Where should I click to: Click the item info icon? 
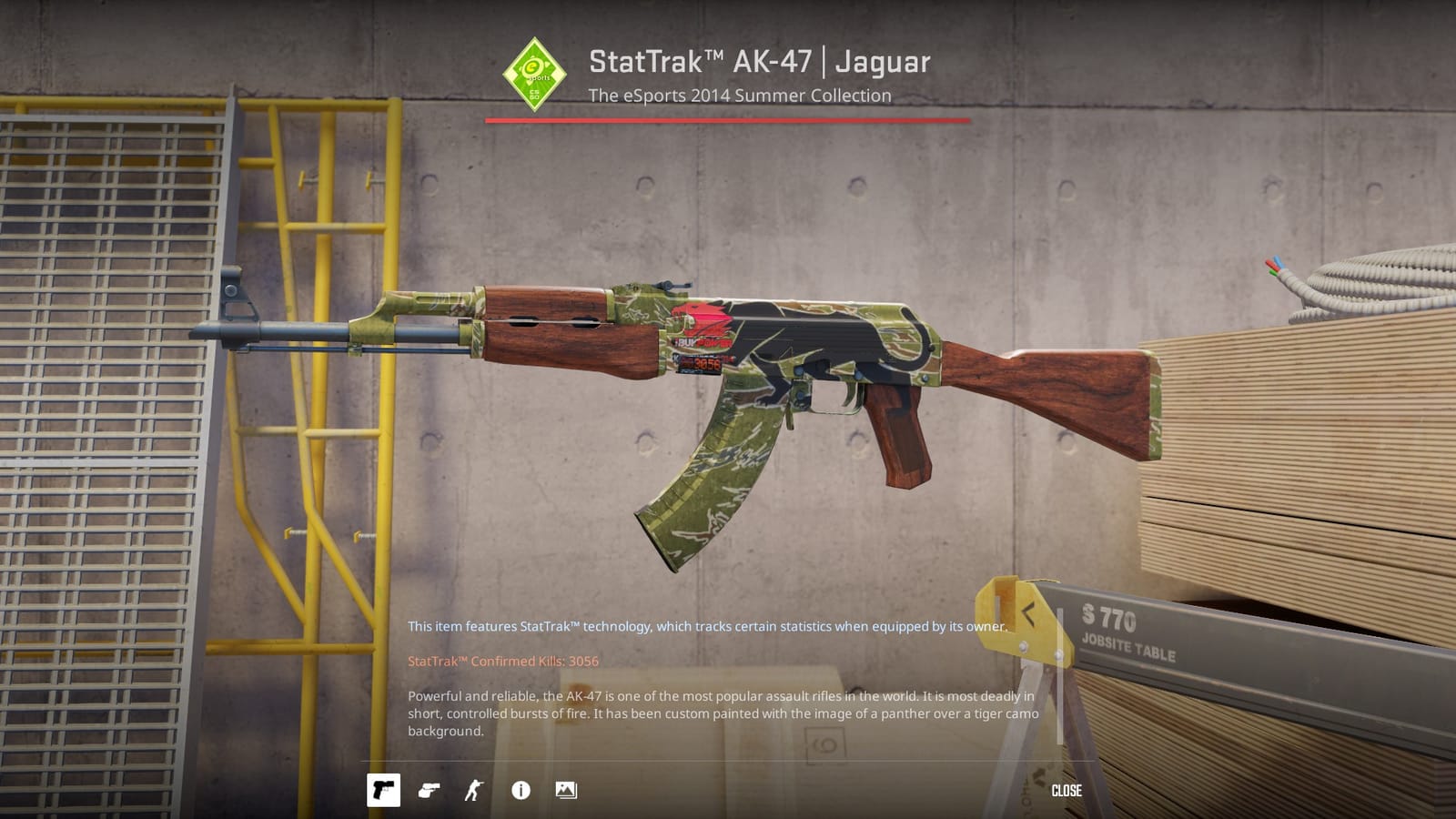[x=520, y=791]
